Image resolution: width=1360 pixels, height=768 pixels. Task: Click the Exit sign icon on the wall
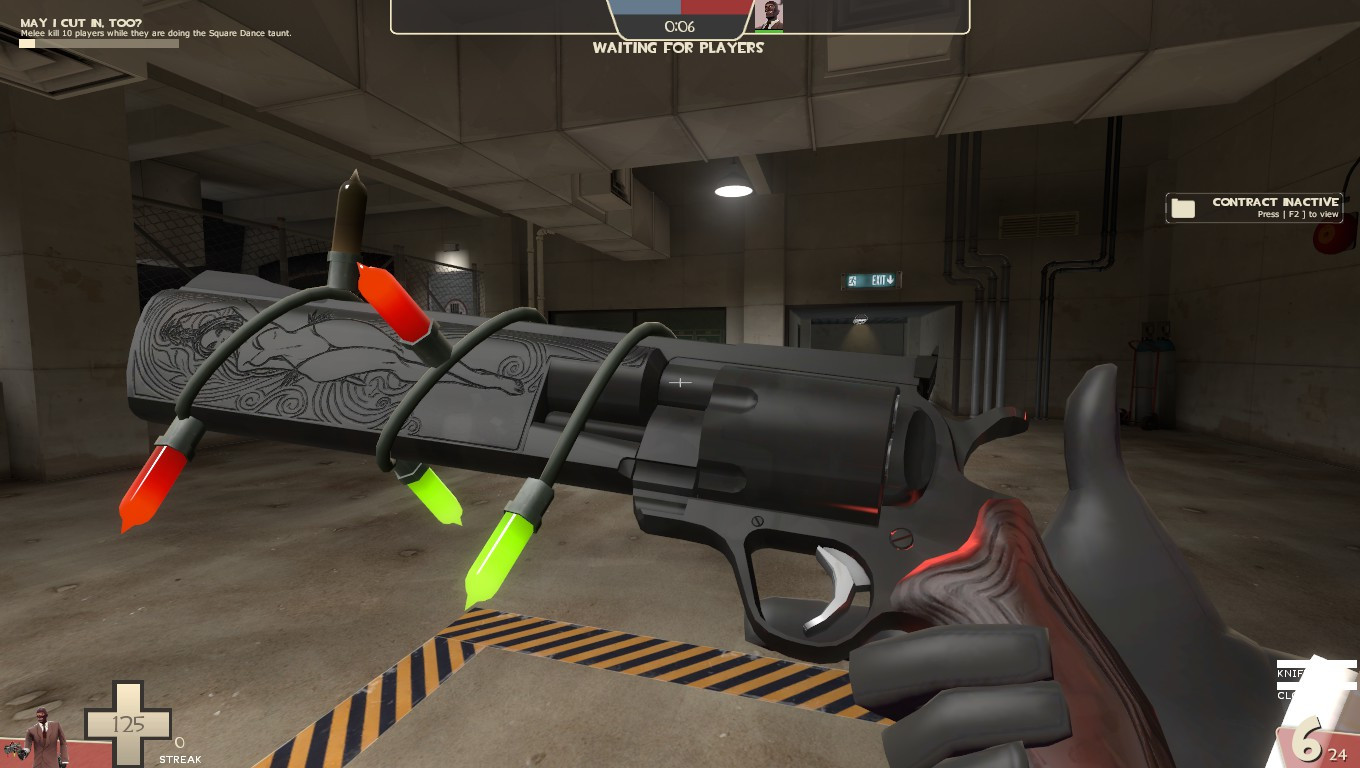click(x=870, y=280)
